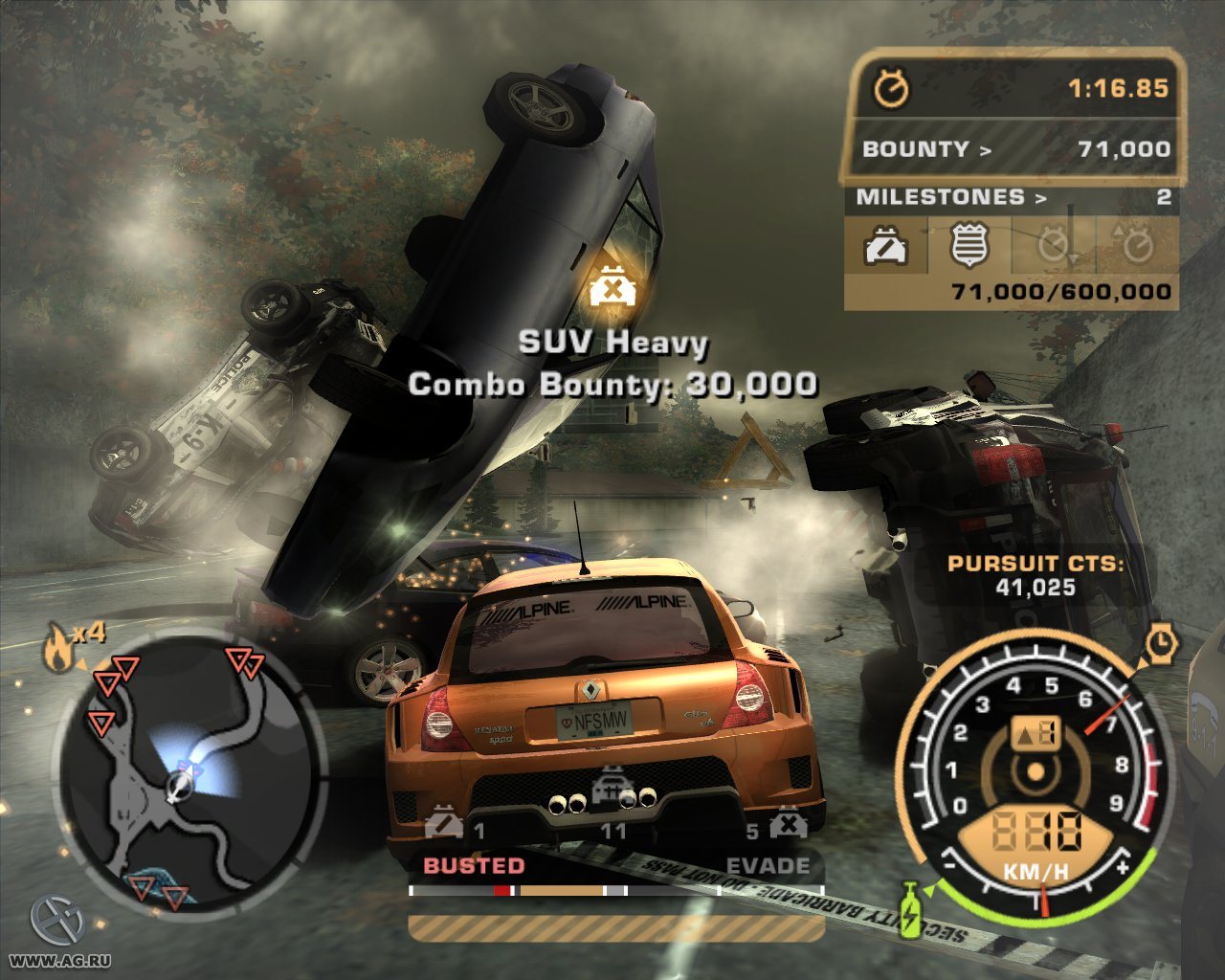Screen dimensions: 1225x980
Task: Click the SUV Heavy takedown notification icon
Action: (609, 288)
